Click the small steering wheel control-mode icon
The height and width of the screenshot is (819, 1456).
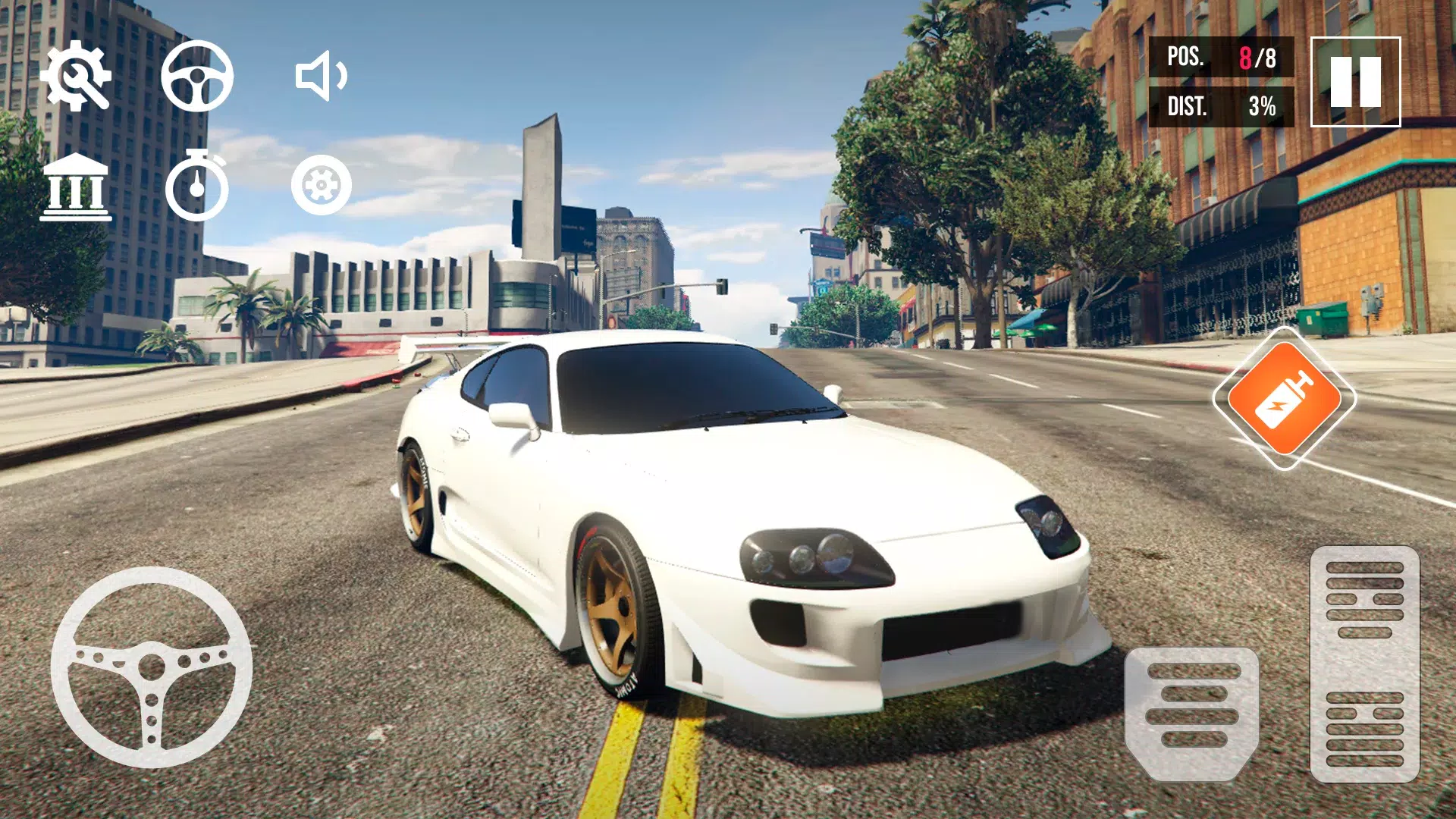pyautogui.click(x=197, y=76)
